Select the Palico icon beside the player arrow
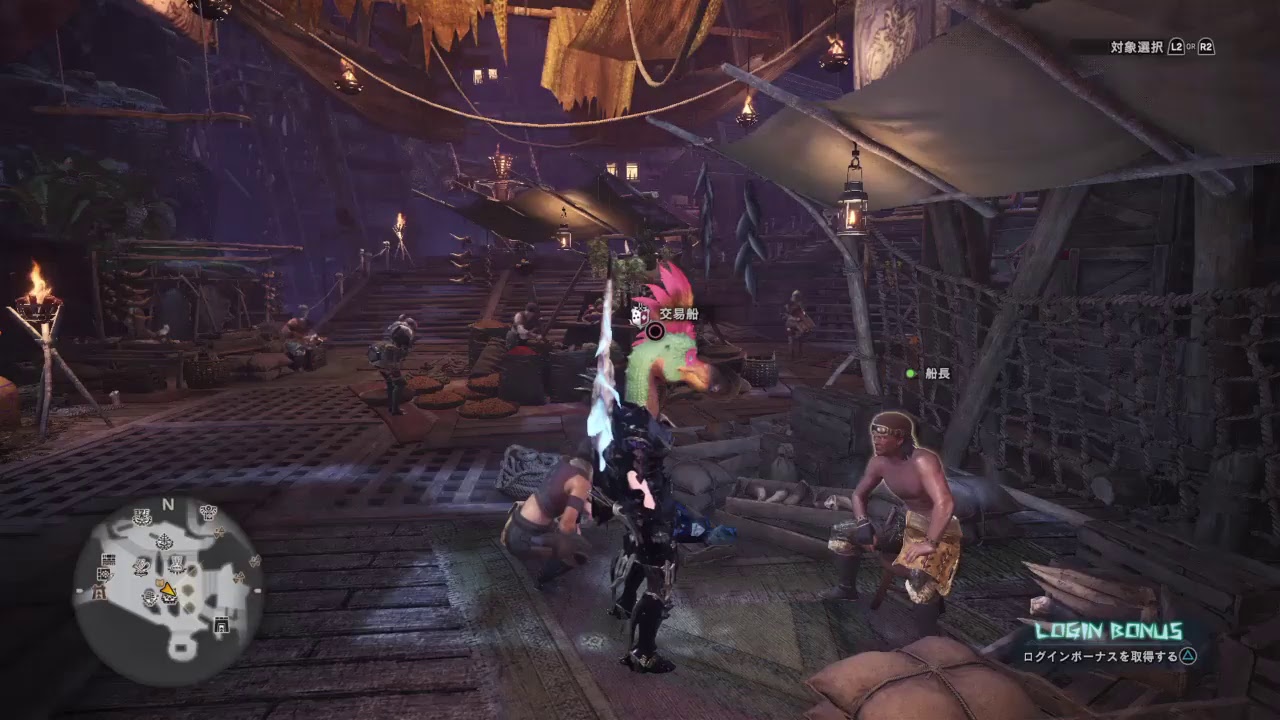Image resolution: width=1280 pixels, height=720 pixels. pyautogui.click(x=159, y=583)
